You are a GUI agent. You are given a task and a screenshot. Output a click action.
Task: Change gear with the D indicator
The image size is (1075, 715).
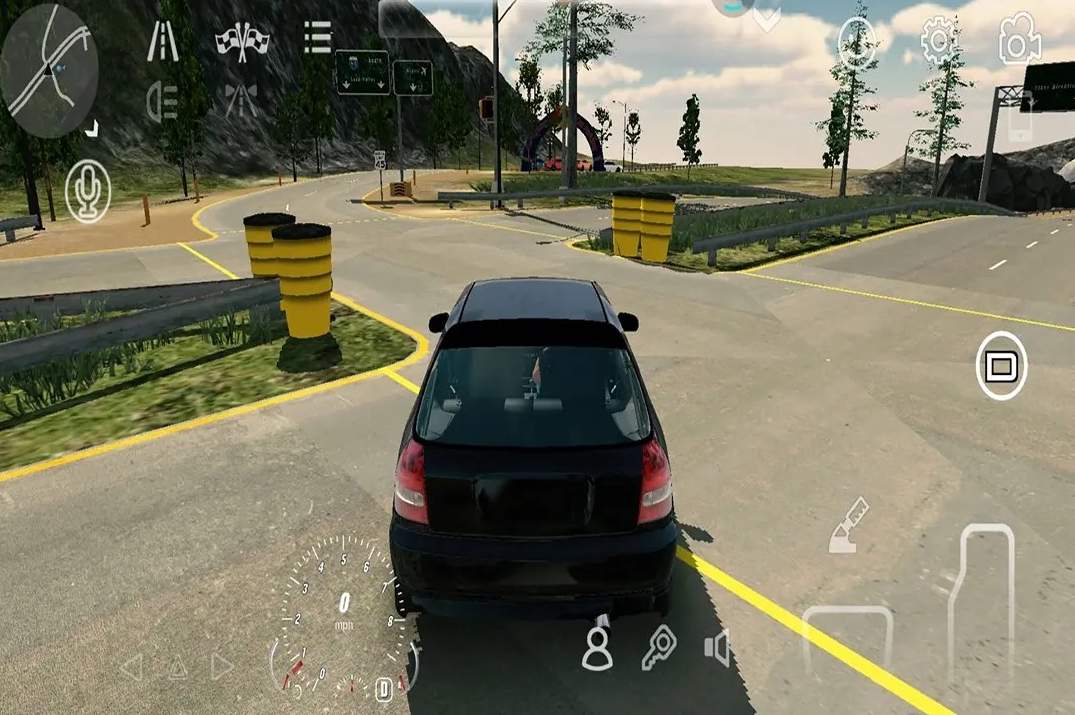(x=383, y=688)
